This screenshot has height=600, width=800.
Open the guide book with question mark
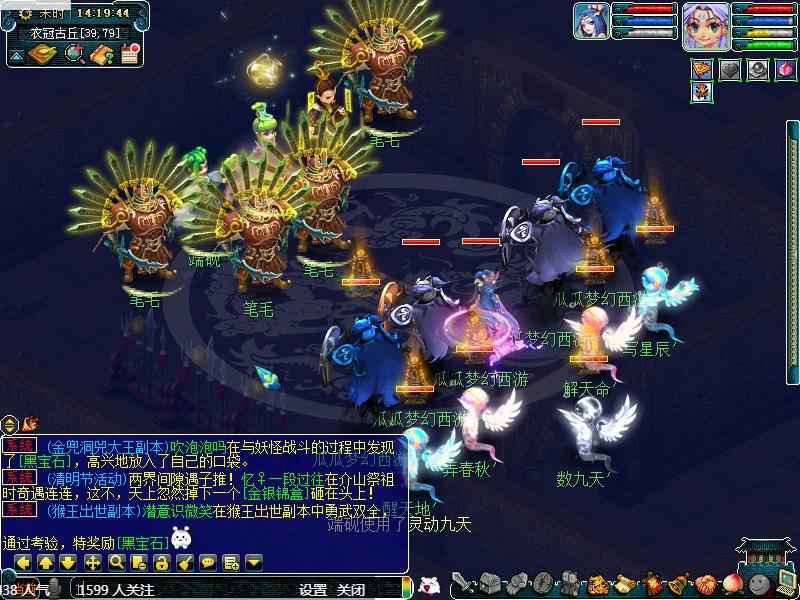coord(101,55)
